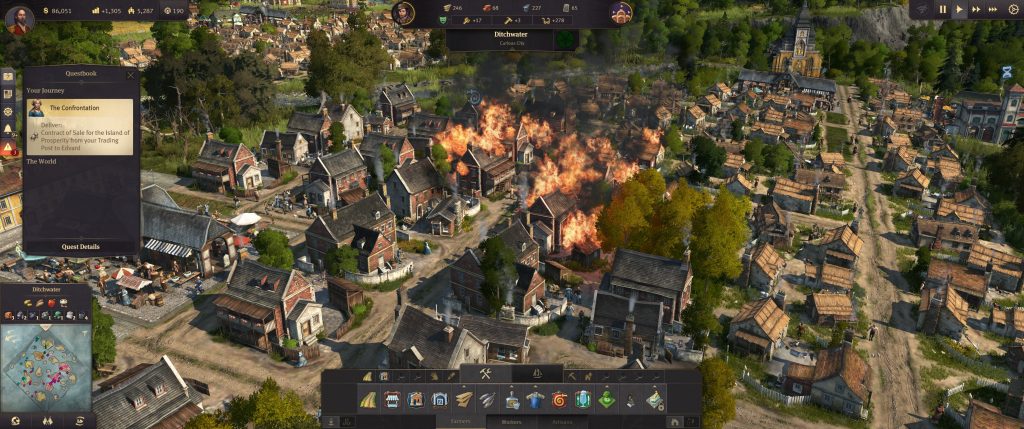Set game to normal play speed
The height and width of the screenshot is (429, 1024).
[x=960, y=9]
